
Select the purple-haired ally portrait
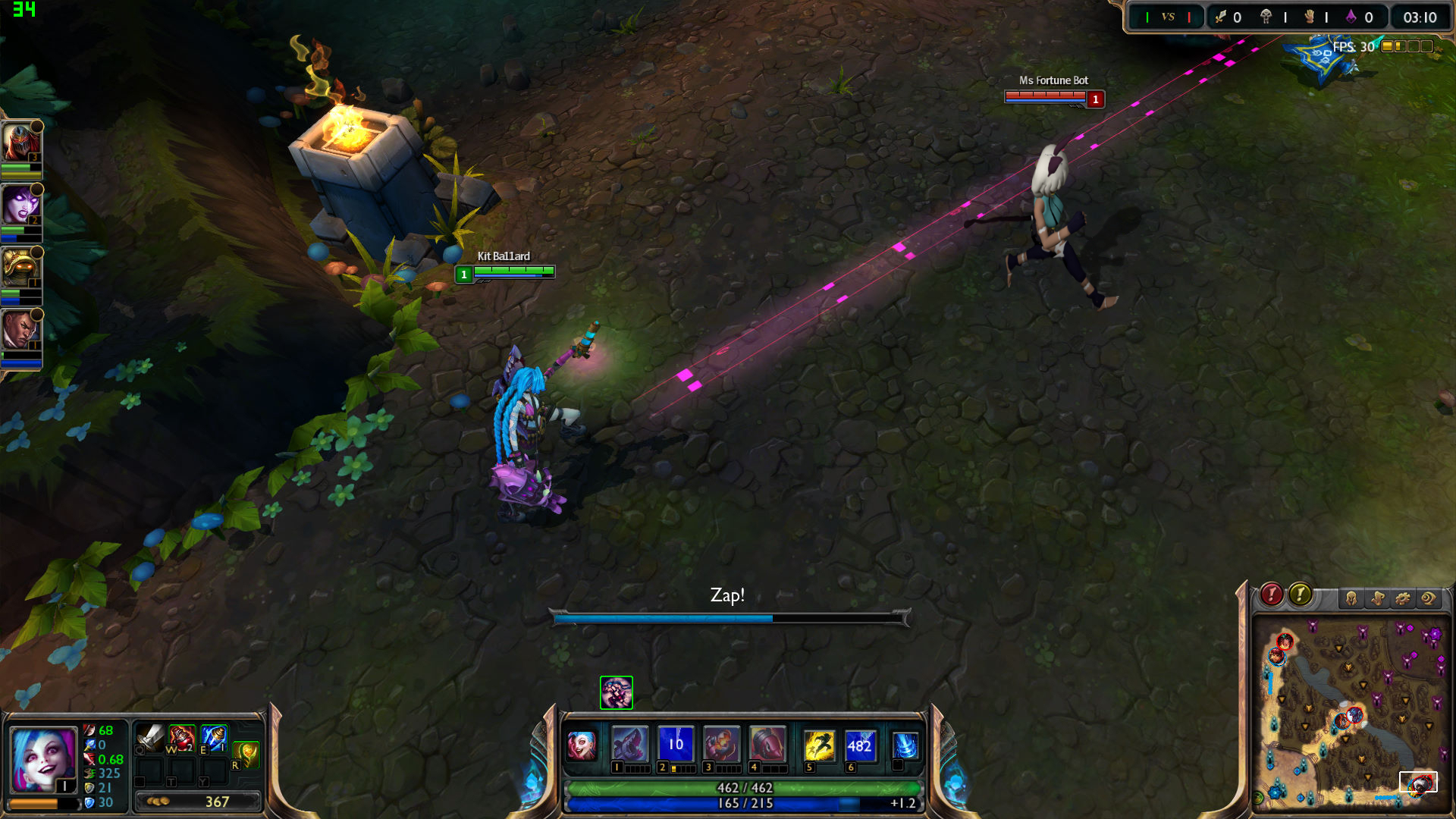click(x=20, y=205)
